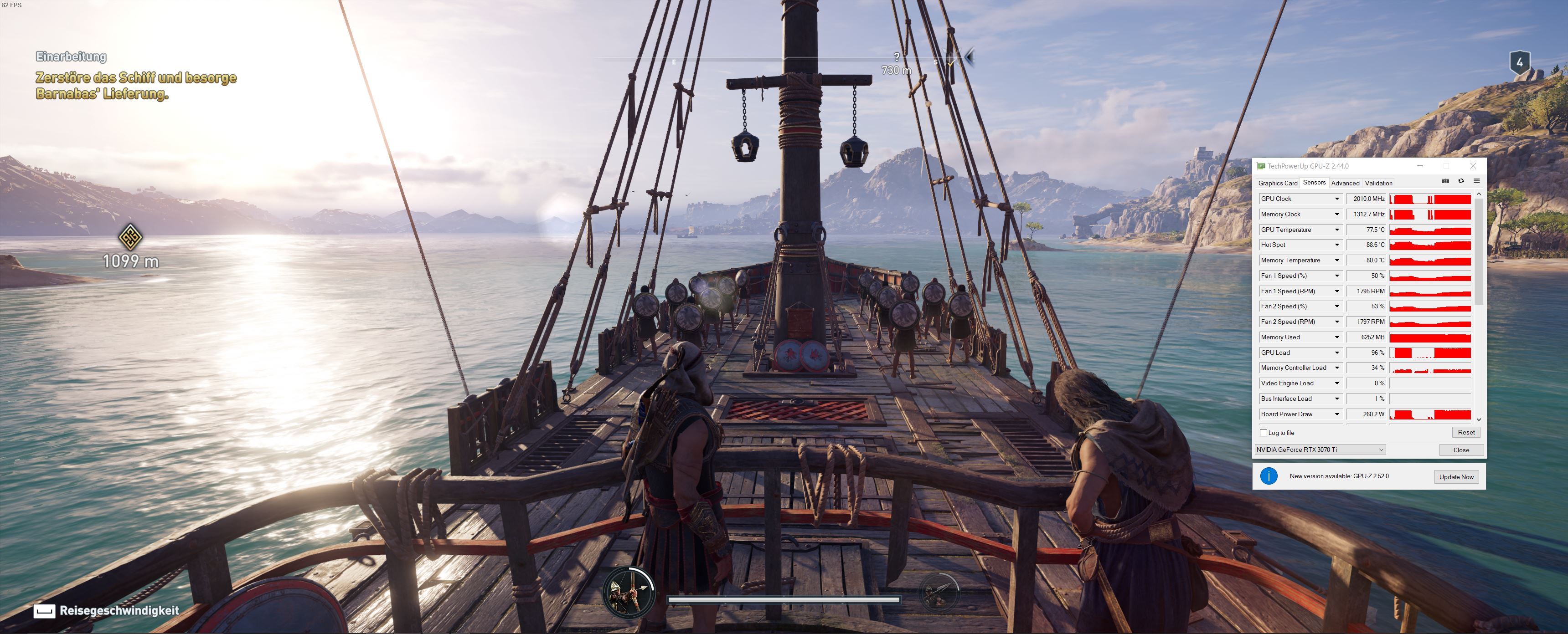
Task: Click the diamond quest marker showing 1099 m
Action: pyautogui.click(x=129, y=237)
